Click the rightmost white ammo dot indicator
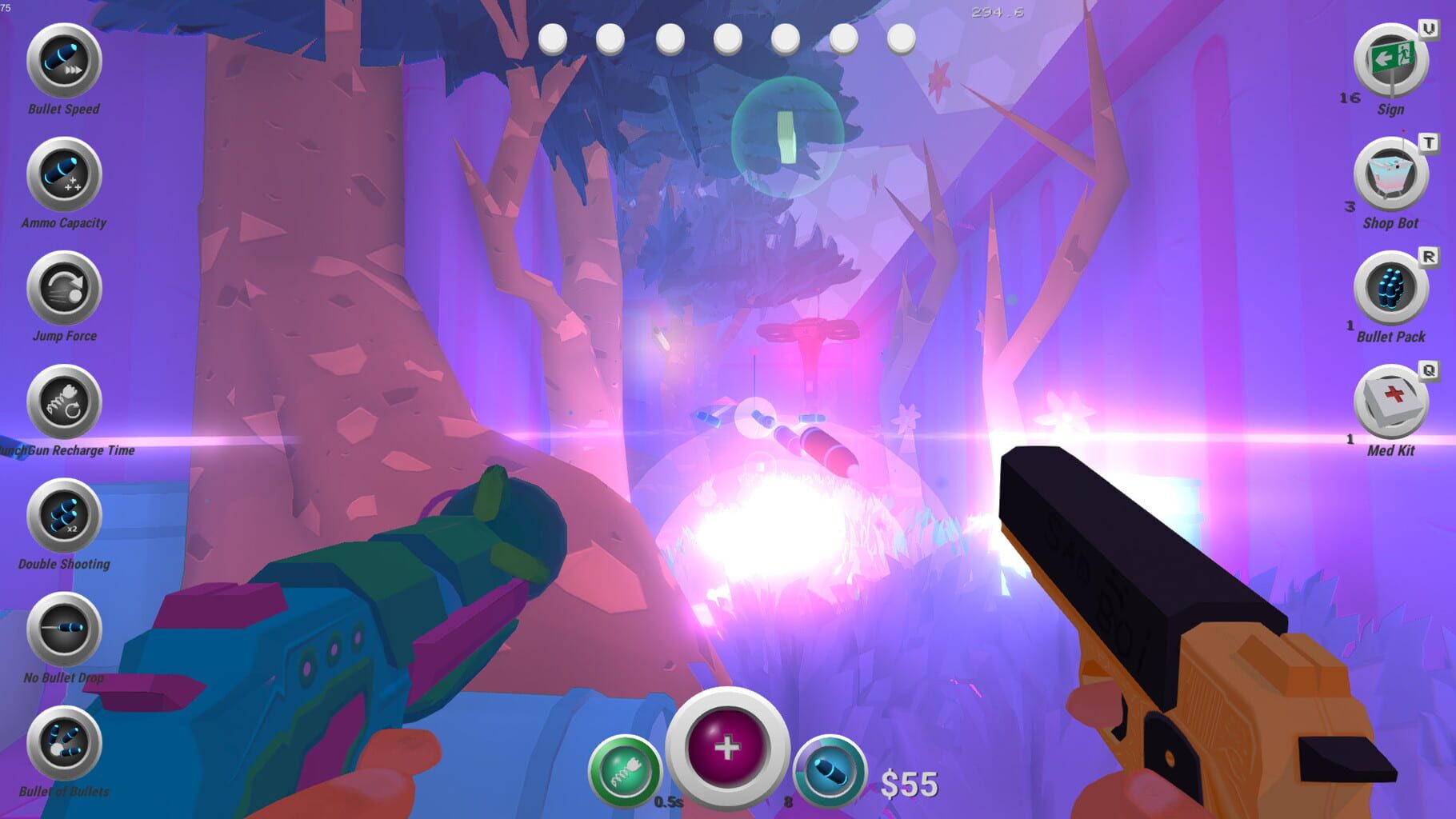 (902, 38)
